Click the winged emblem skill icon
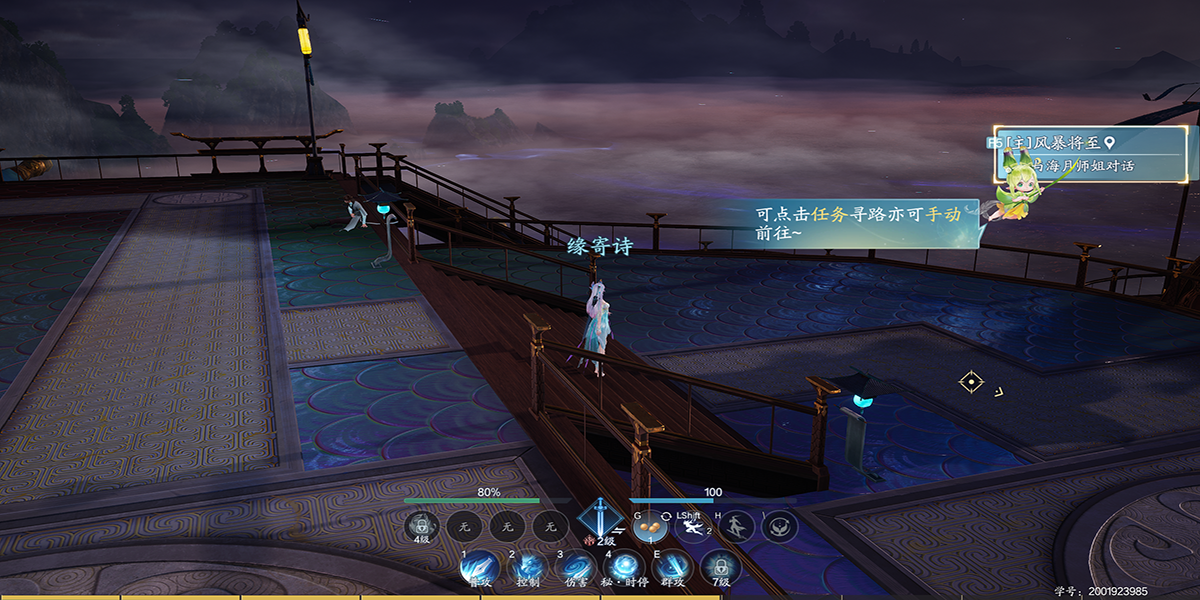 tap(779, 526)
